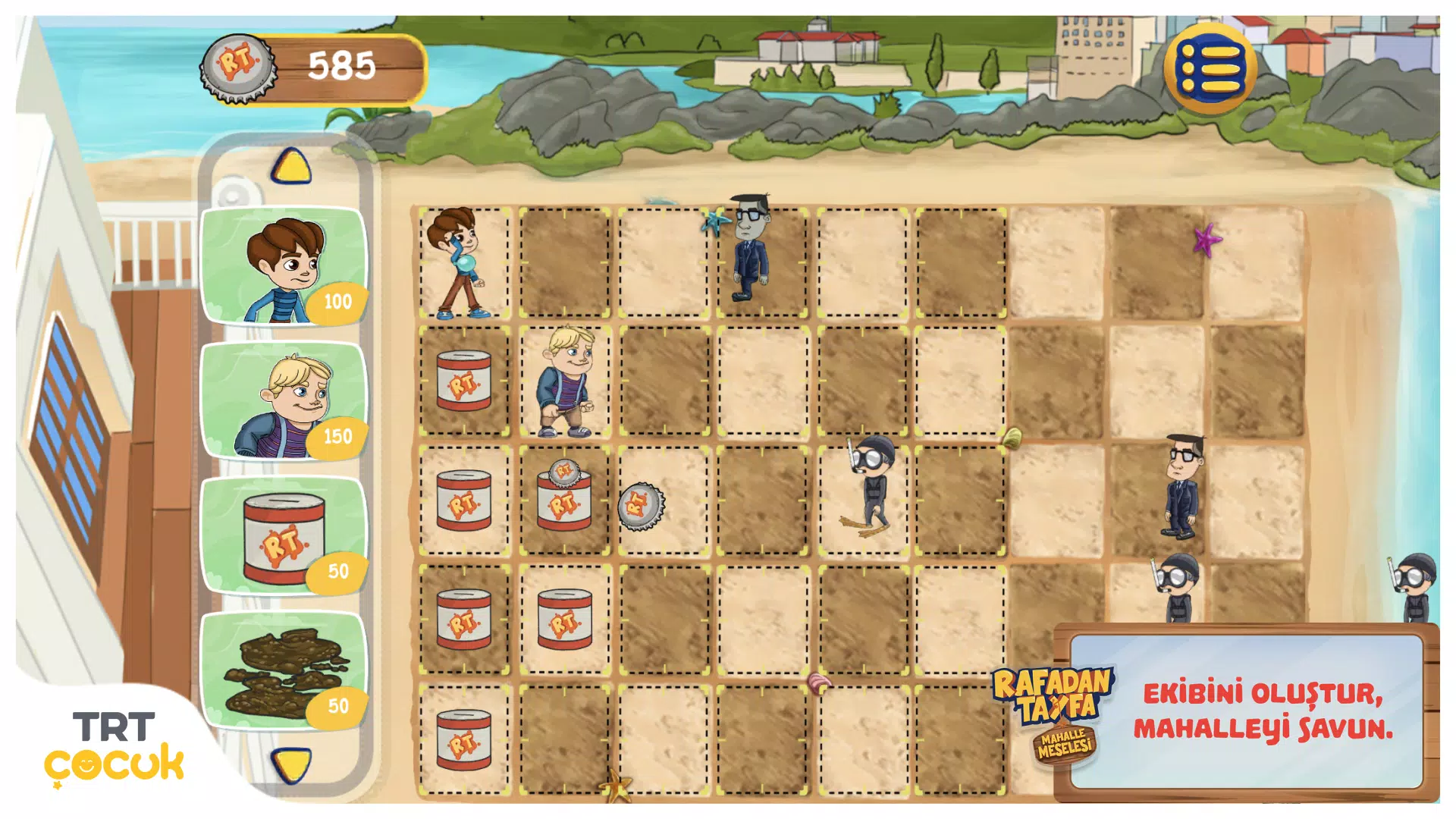Click the up arrow above the cards
The height and width of the screenshot is (819, 1456).
(291, 165)
